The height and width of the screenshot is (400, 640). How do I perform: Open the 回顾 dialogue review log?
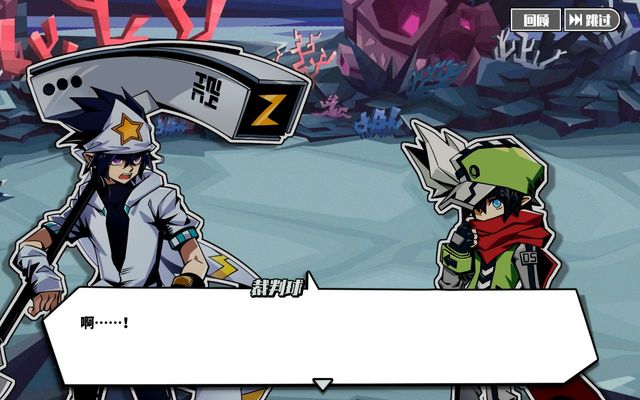click(x=536, y=20)
